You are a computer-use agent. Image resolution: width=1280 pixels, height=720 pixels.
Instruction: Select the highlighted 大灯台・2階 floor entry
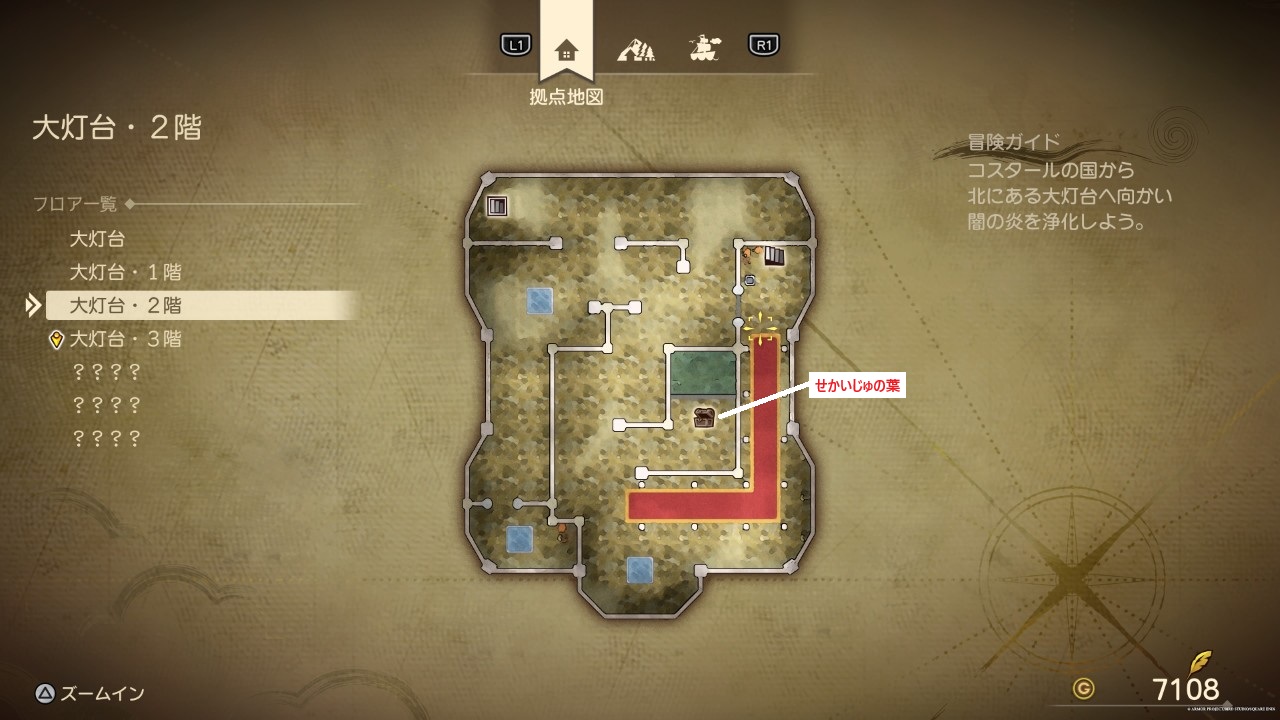[x=125, y=305]
